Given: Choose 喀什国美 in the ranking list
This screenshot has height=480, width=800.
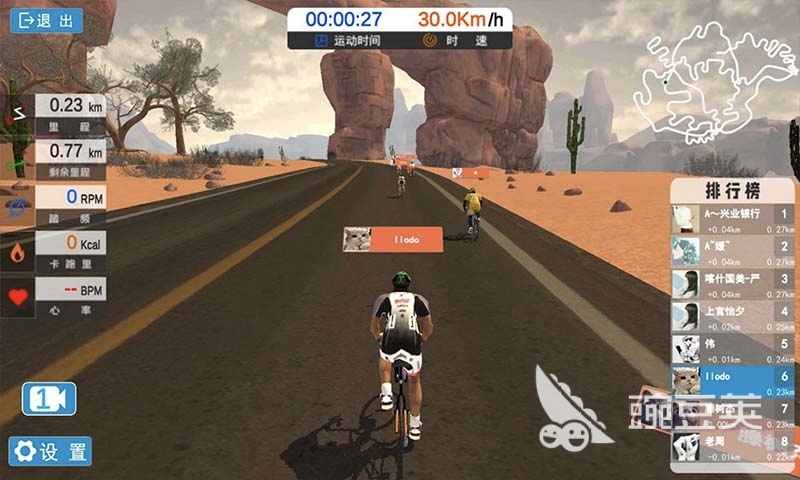Looking at the screenshot, I should point(734,283).
